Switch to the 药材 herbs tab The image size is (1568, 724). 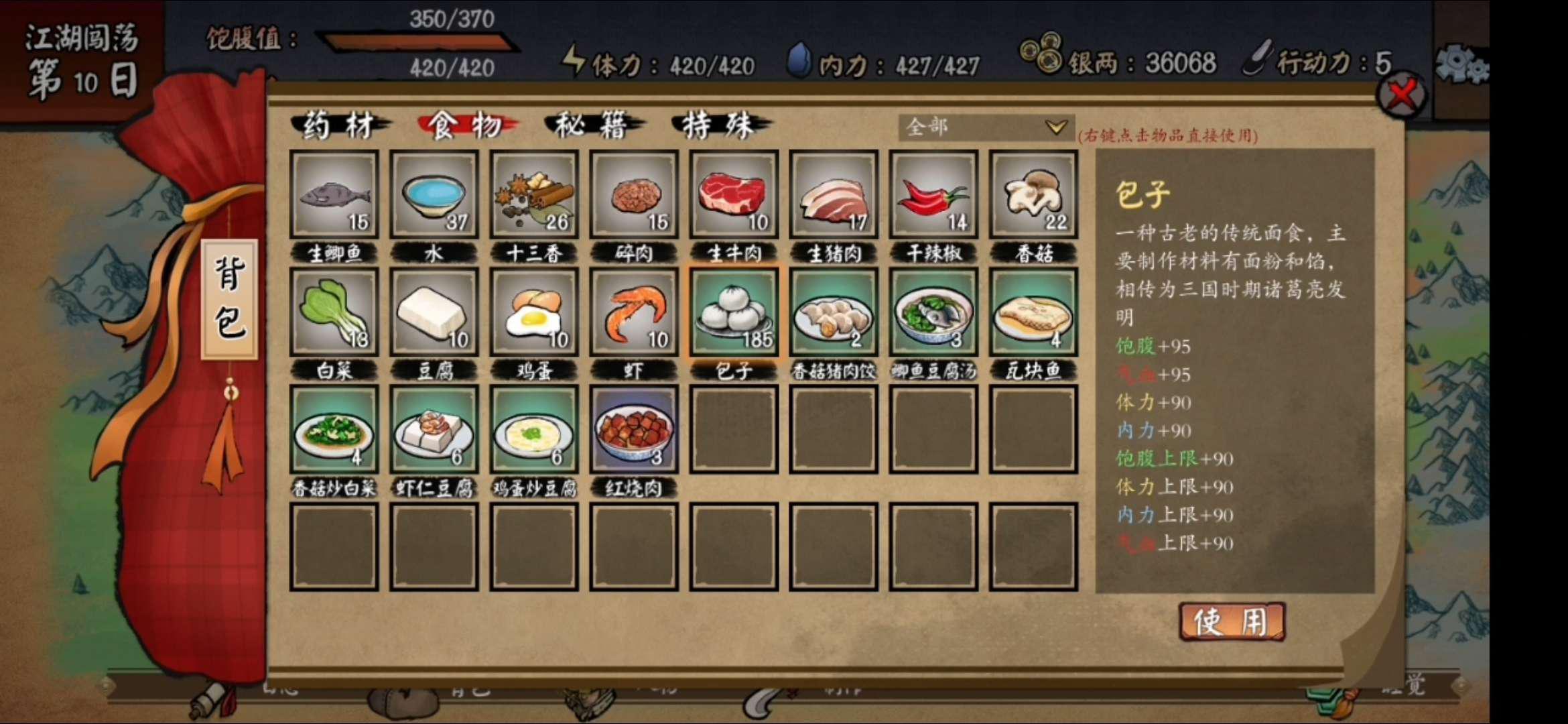339,125
